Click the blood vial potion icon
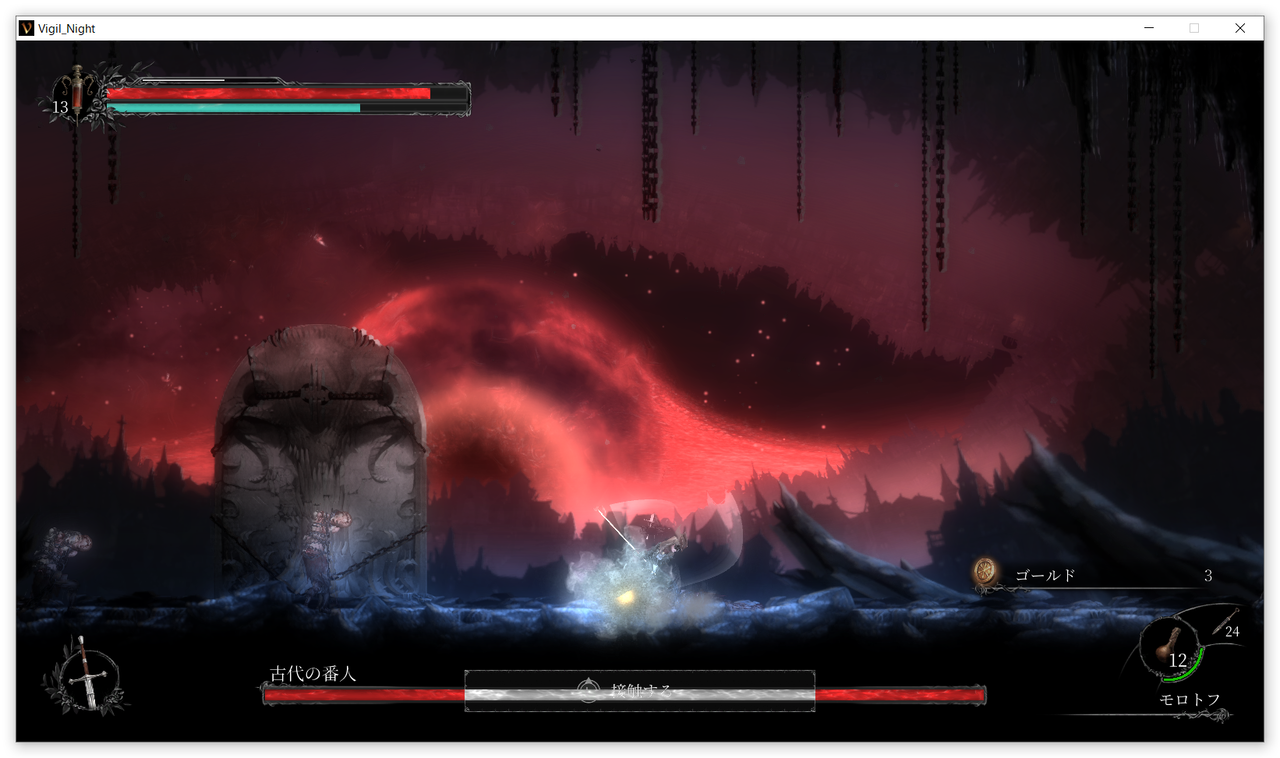Image resolution: width=1280 pixels, height=758 pixels. [77, 95]
